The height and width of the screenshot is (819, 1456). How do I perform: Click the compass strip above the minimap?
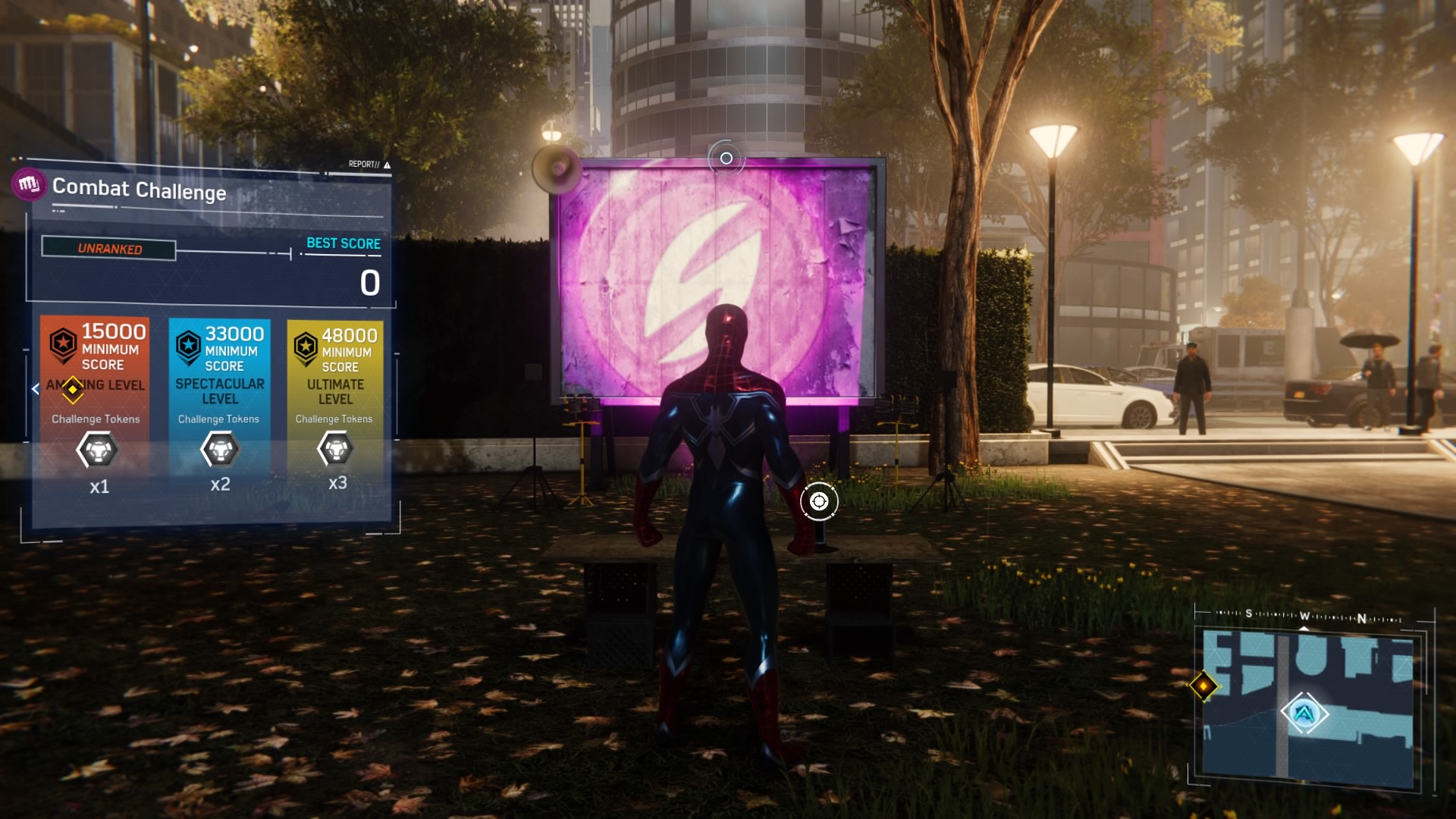coord(1308,617)
